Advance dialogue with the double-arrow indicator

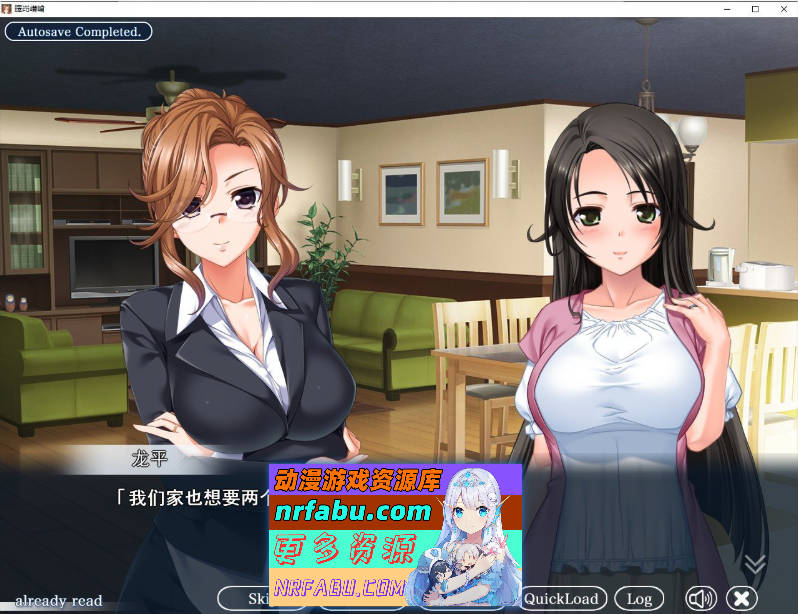(755, 565)
